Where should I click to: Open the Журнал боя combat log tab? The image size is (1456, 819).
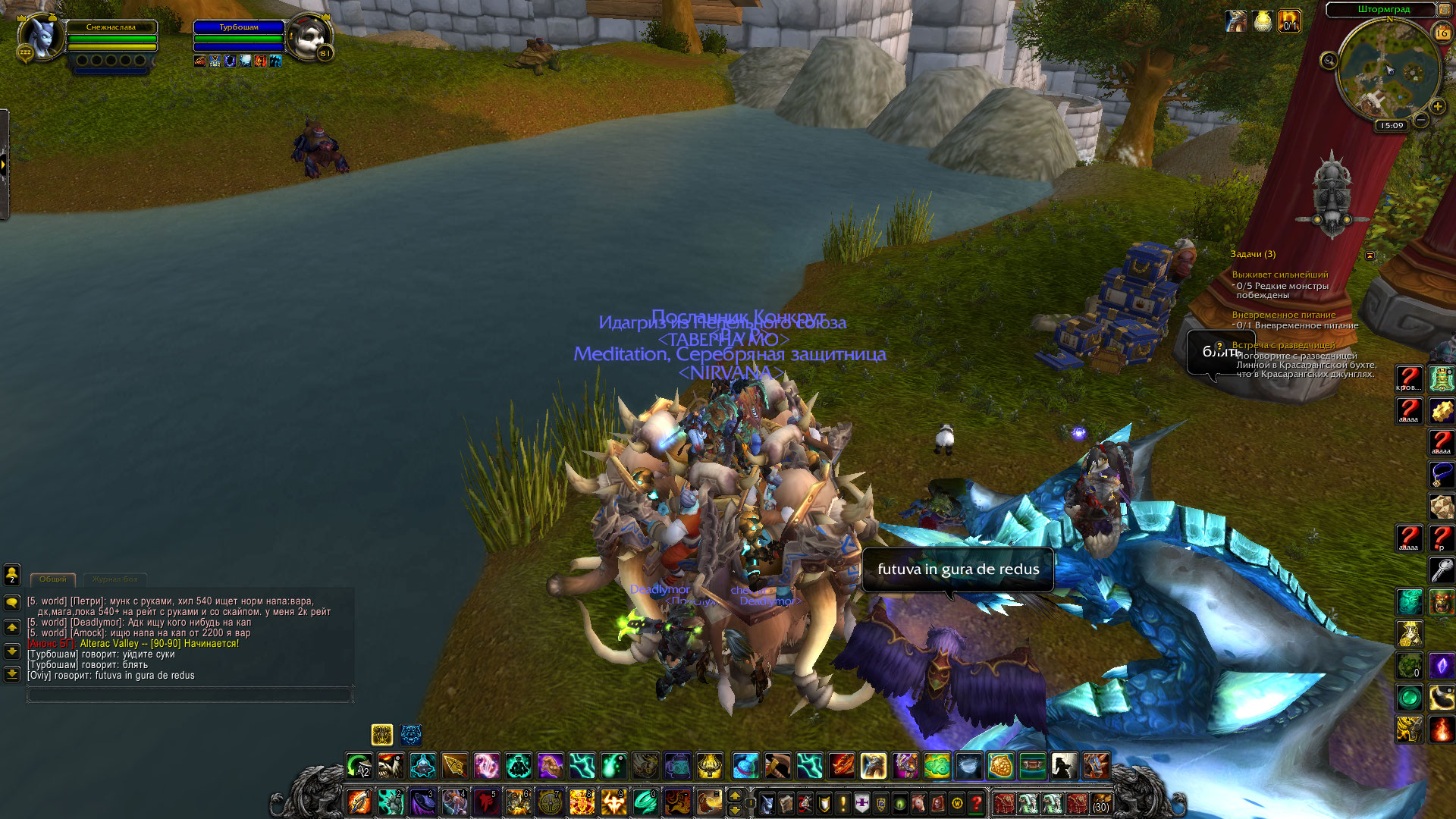[x=115, y=579]
